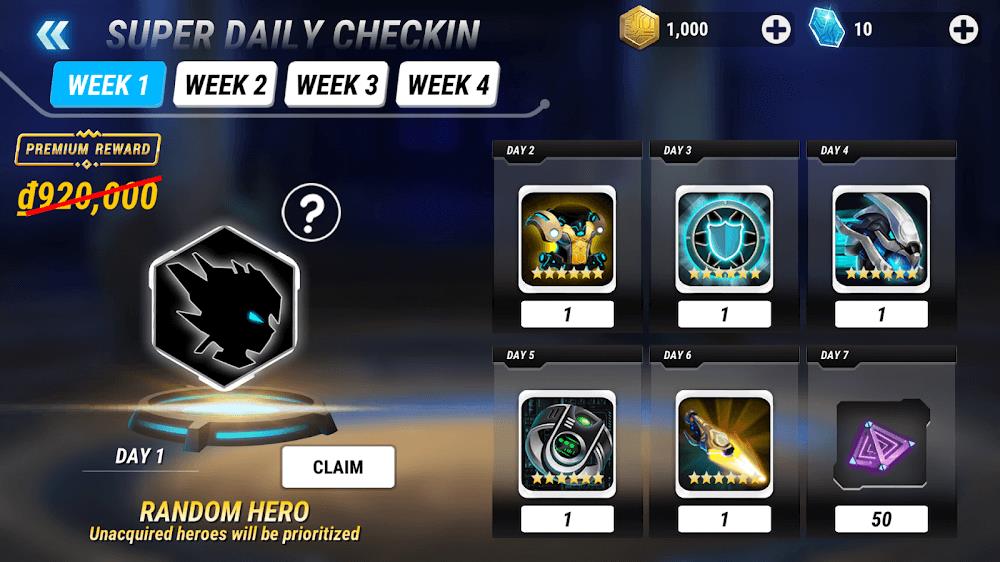The width and height of the screenshot is (1000, 562).
Task: Click the Premium Reward badge
Action: coord(88,150)
